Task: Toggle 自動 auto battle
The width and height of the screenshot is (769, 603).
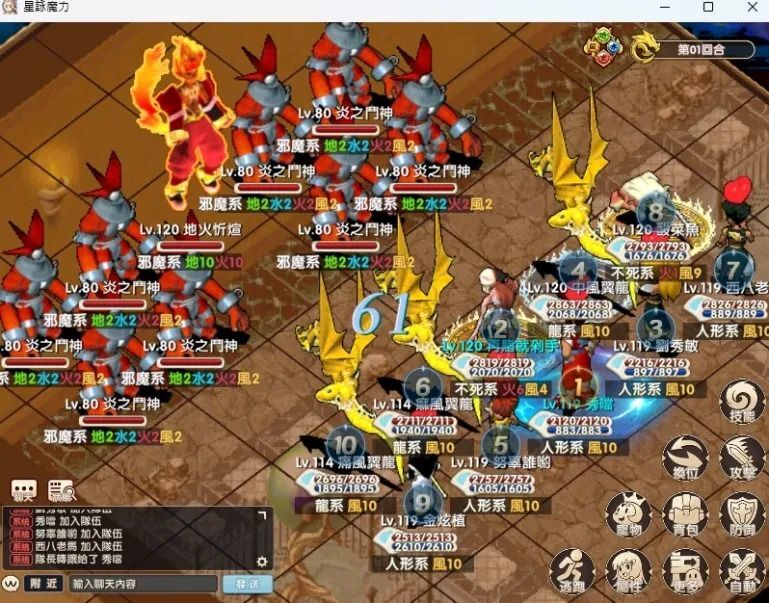Action: pos(741,571)
